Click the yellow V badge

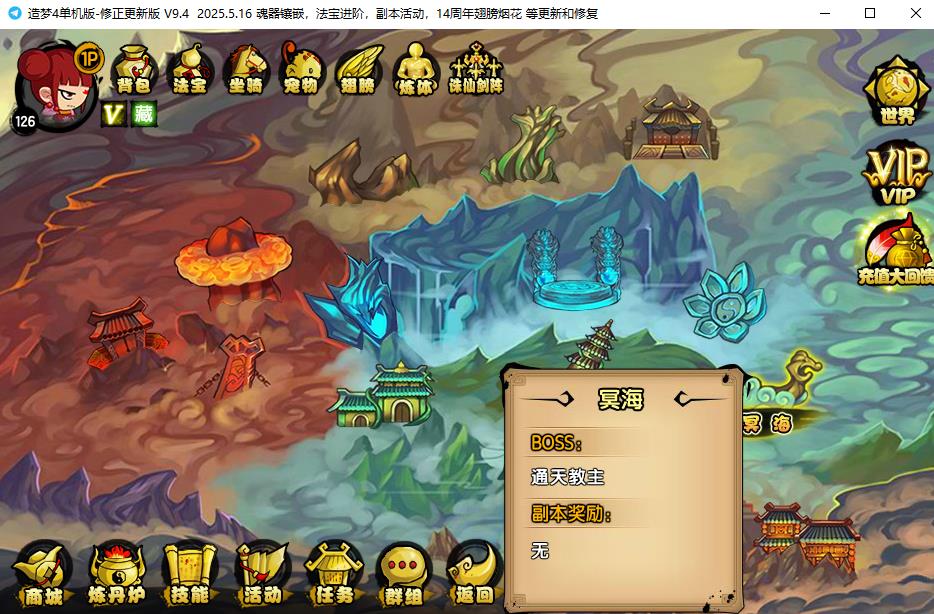click(x=113, y=114)
